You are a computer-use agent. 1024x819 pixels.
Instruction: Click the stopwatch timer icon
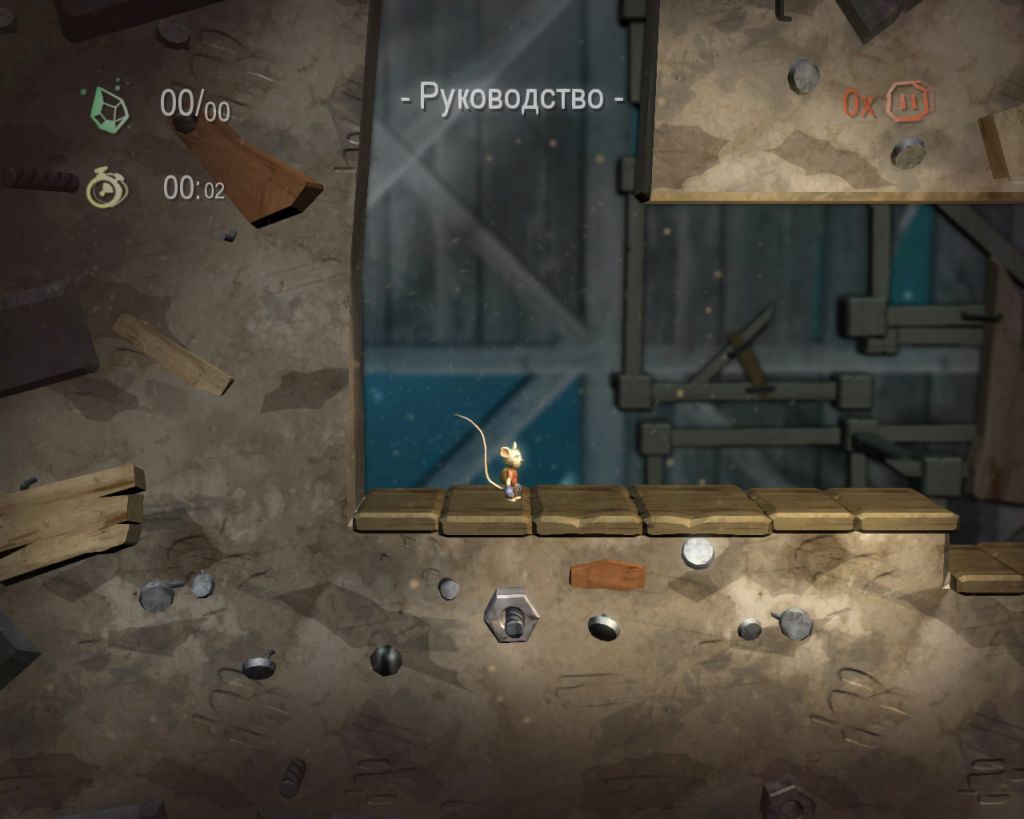click(107, 187)
